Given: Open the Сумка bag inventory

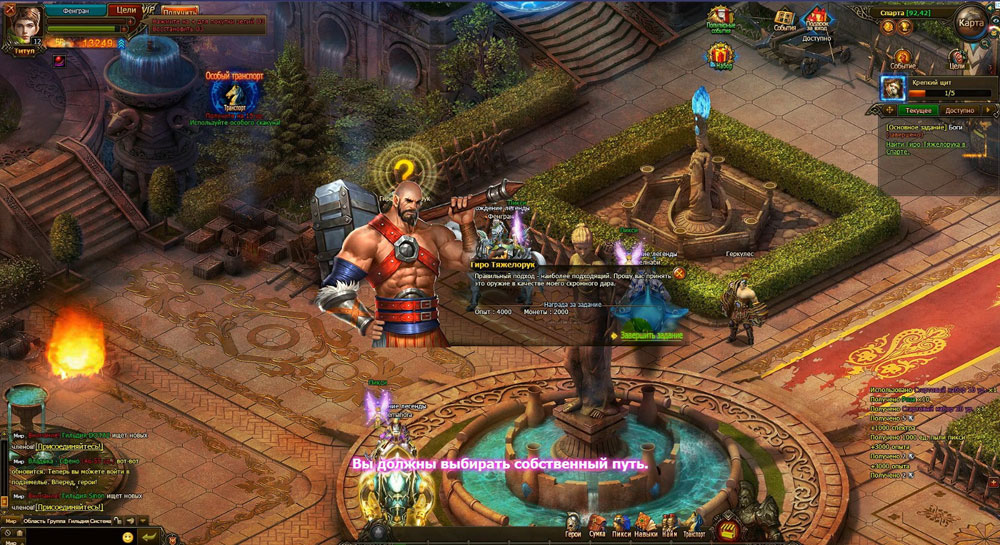Looking at the screenshot, I should [x=598, y=526].
